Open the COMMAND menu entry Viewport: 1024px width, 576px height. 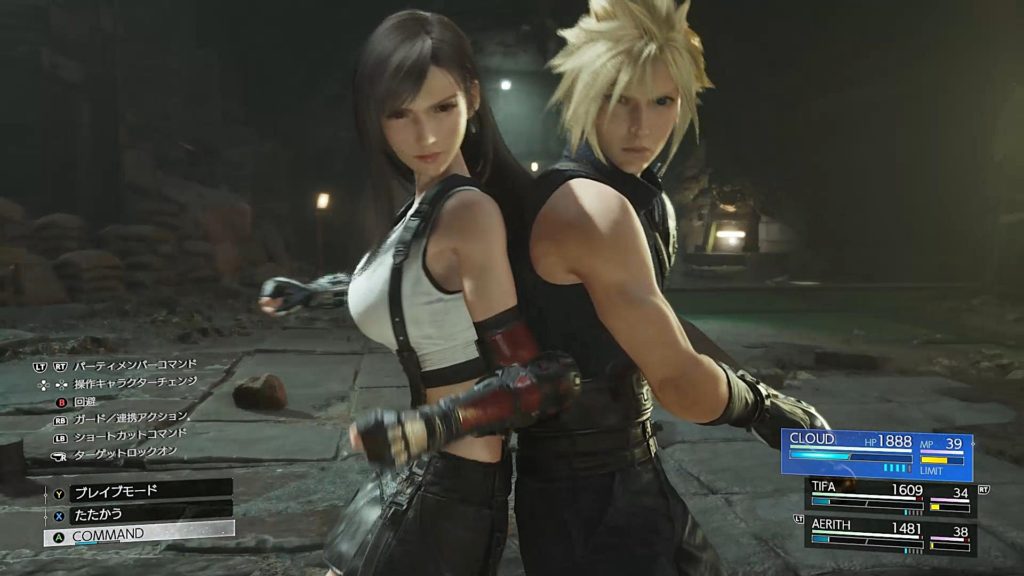138,534
